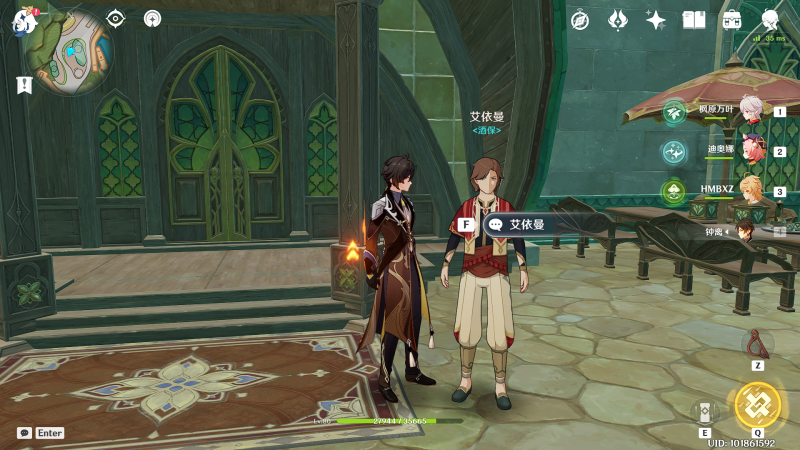
Task: Open the character profile icon
Action: click(770, 20)
